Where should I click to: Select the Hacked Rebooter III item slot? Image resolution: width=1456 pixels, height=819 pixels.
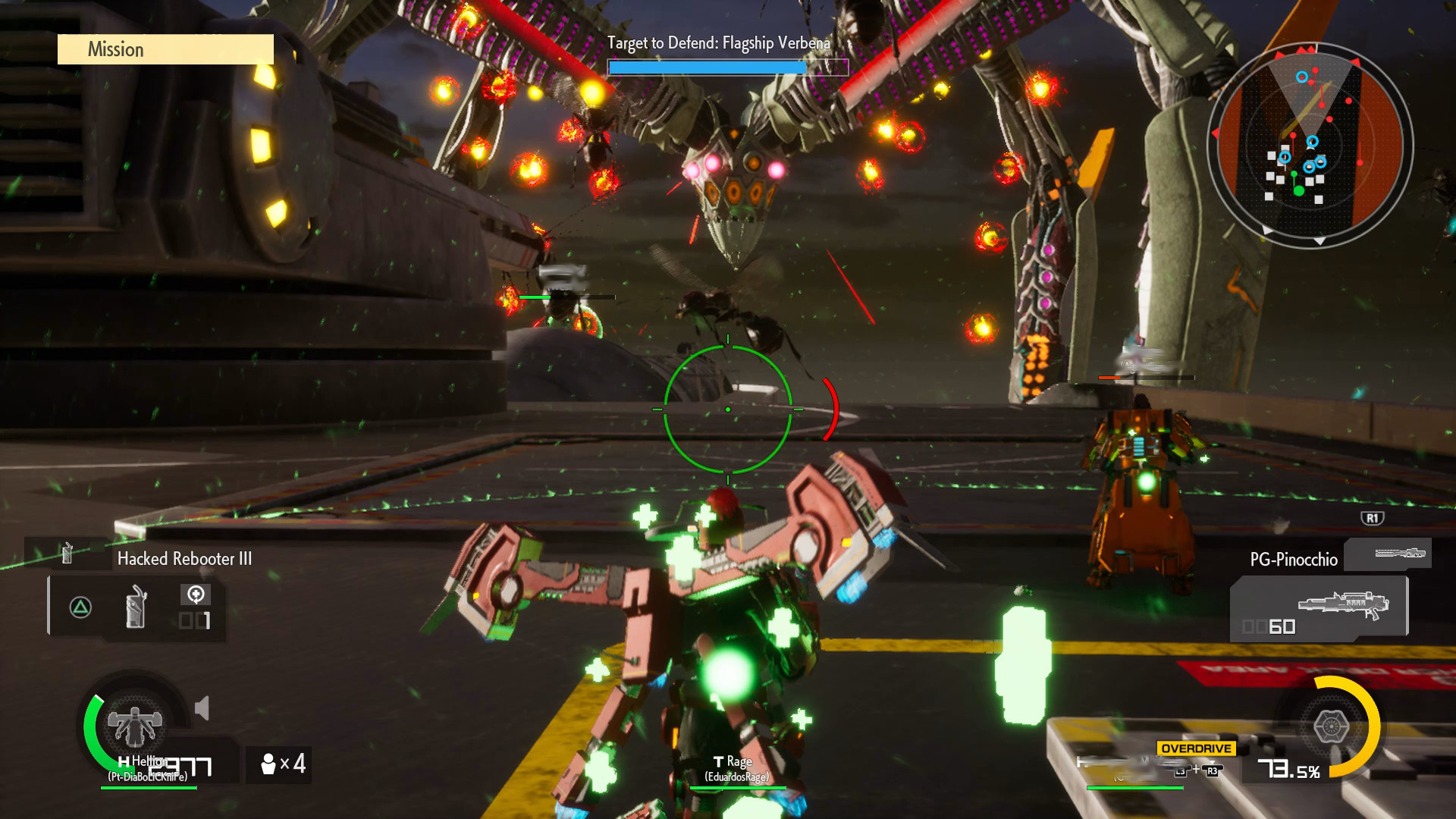click(x=136, y=607)
